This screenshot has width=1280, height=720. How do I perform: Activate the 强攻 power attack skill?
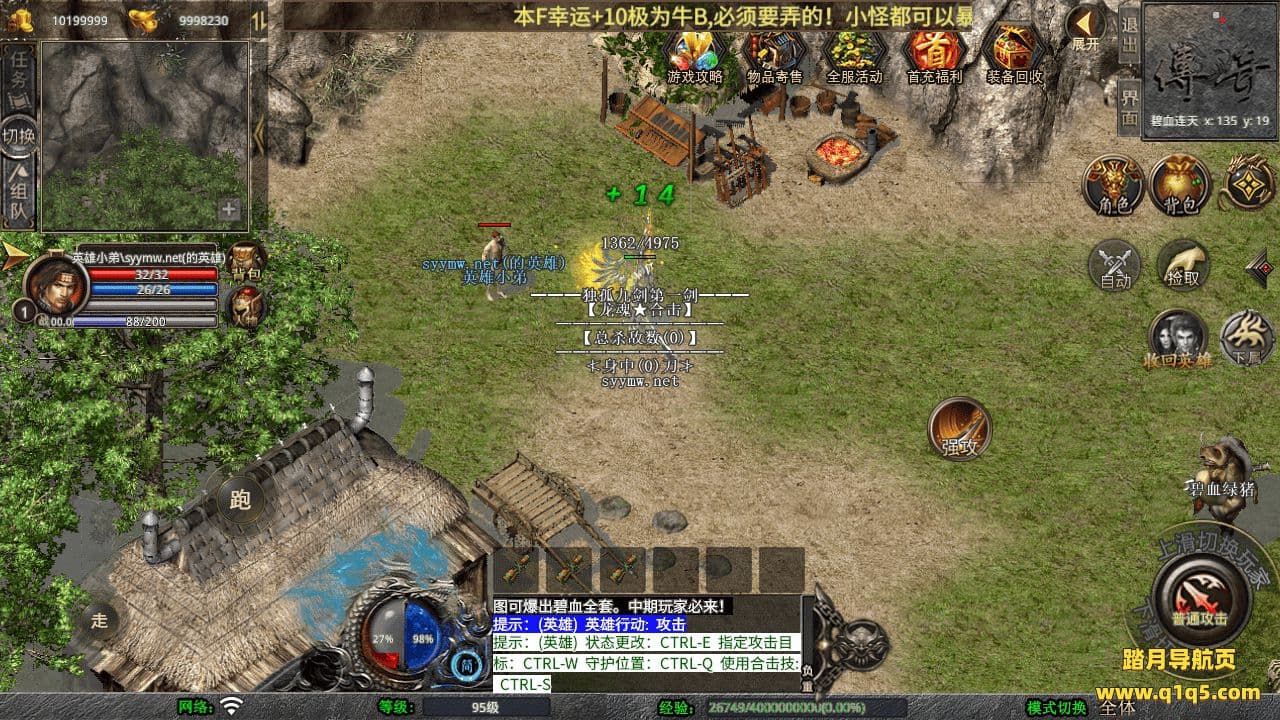point(959,429)
